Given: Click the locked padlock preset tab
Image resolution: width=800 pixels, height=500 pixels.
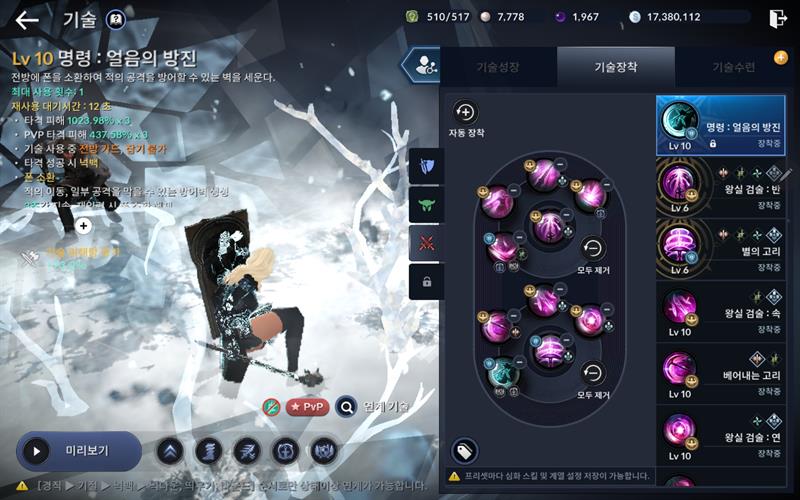Looking at the screenshot, I should click(426, 282).
